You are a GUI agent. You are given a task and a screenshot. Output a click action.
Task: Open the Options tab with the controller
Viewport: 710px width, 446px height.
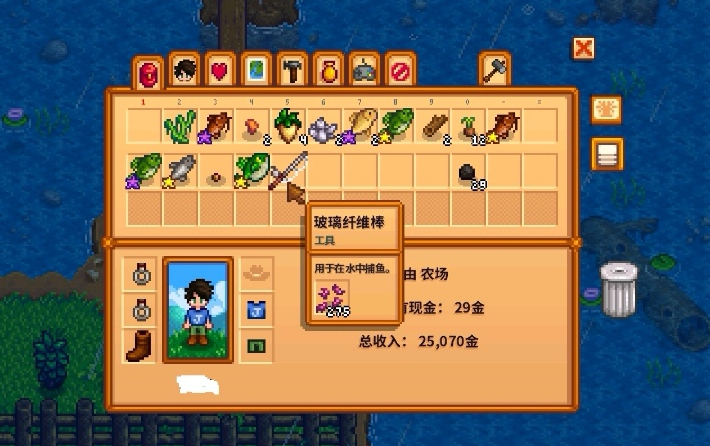point(364,71)
